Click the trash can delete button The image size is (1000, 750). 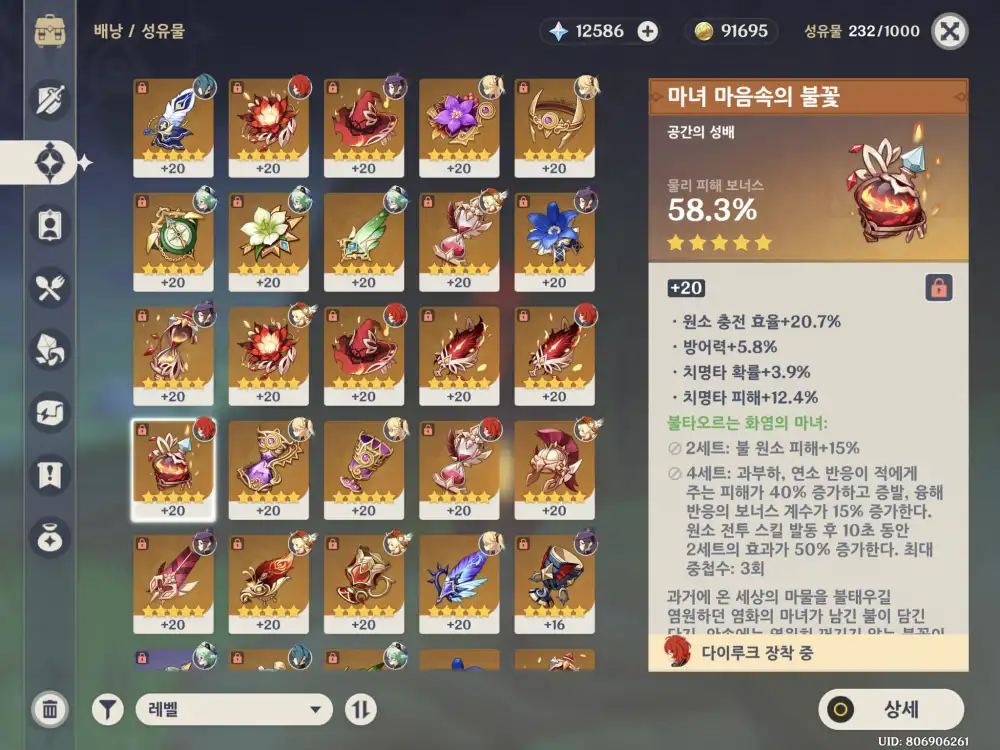point(49,710)
